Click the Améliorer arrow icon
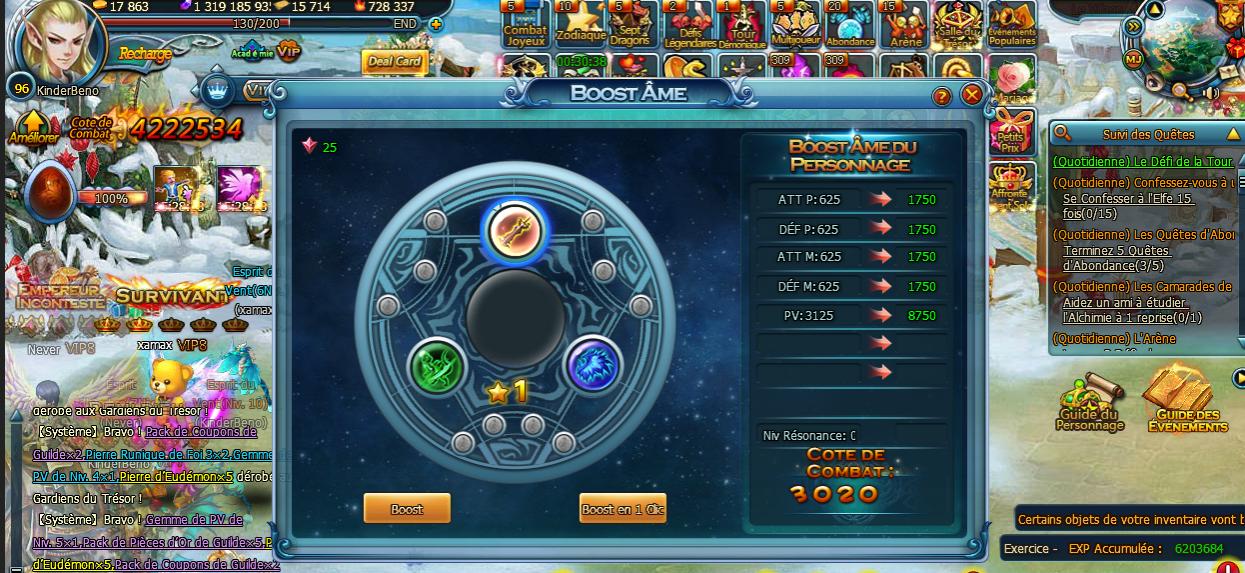 click(x=34, y=129)
